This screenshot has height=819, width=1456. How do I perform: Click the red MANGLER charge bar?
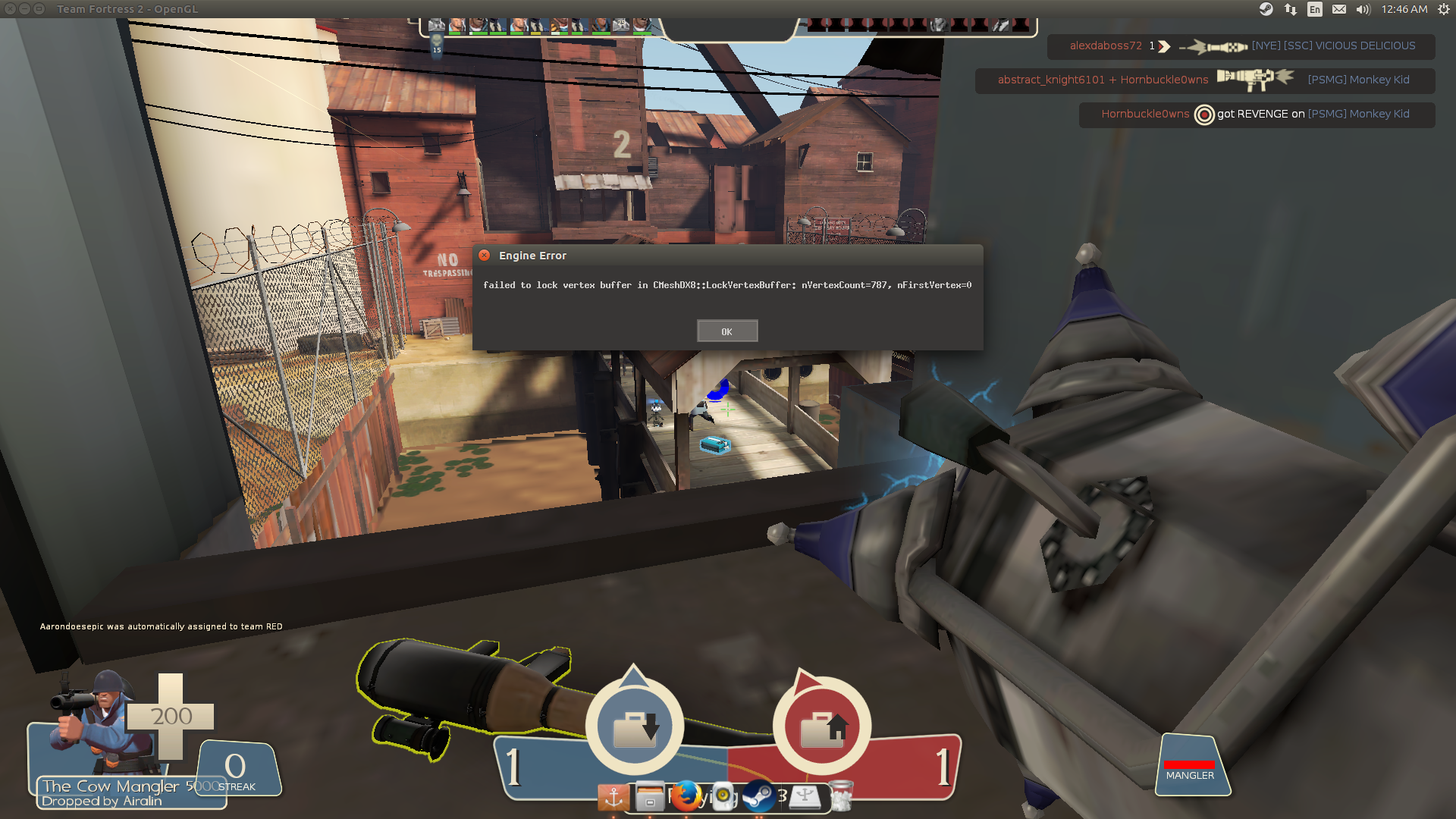pyautogui.click(x=1191, y=764)
